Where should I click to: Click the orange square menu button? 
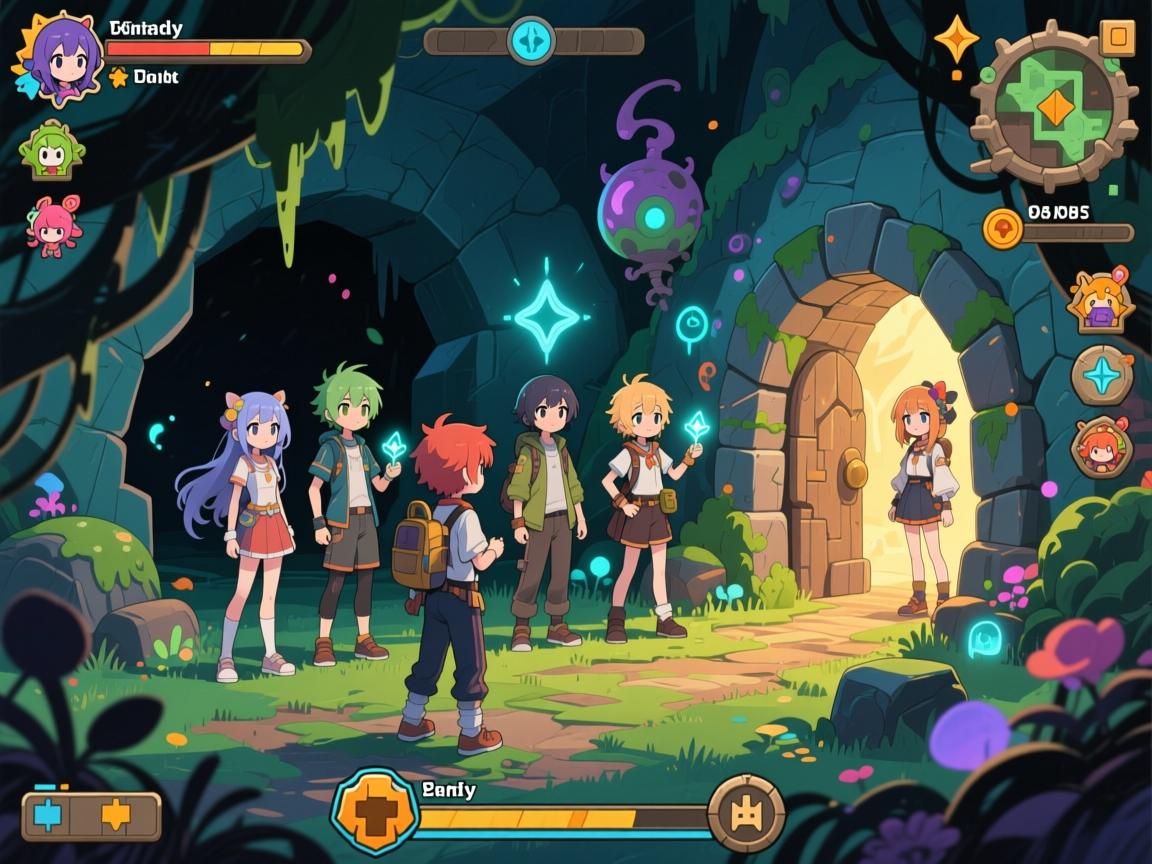[x=1117, y=39]
